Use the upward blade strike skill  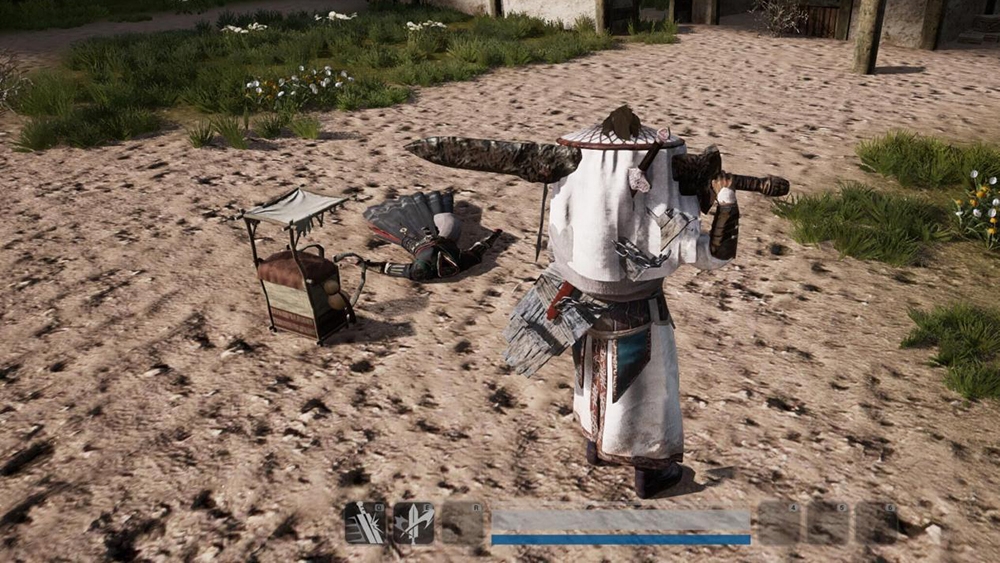tap(413, 523)
